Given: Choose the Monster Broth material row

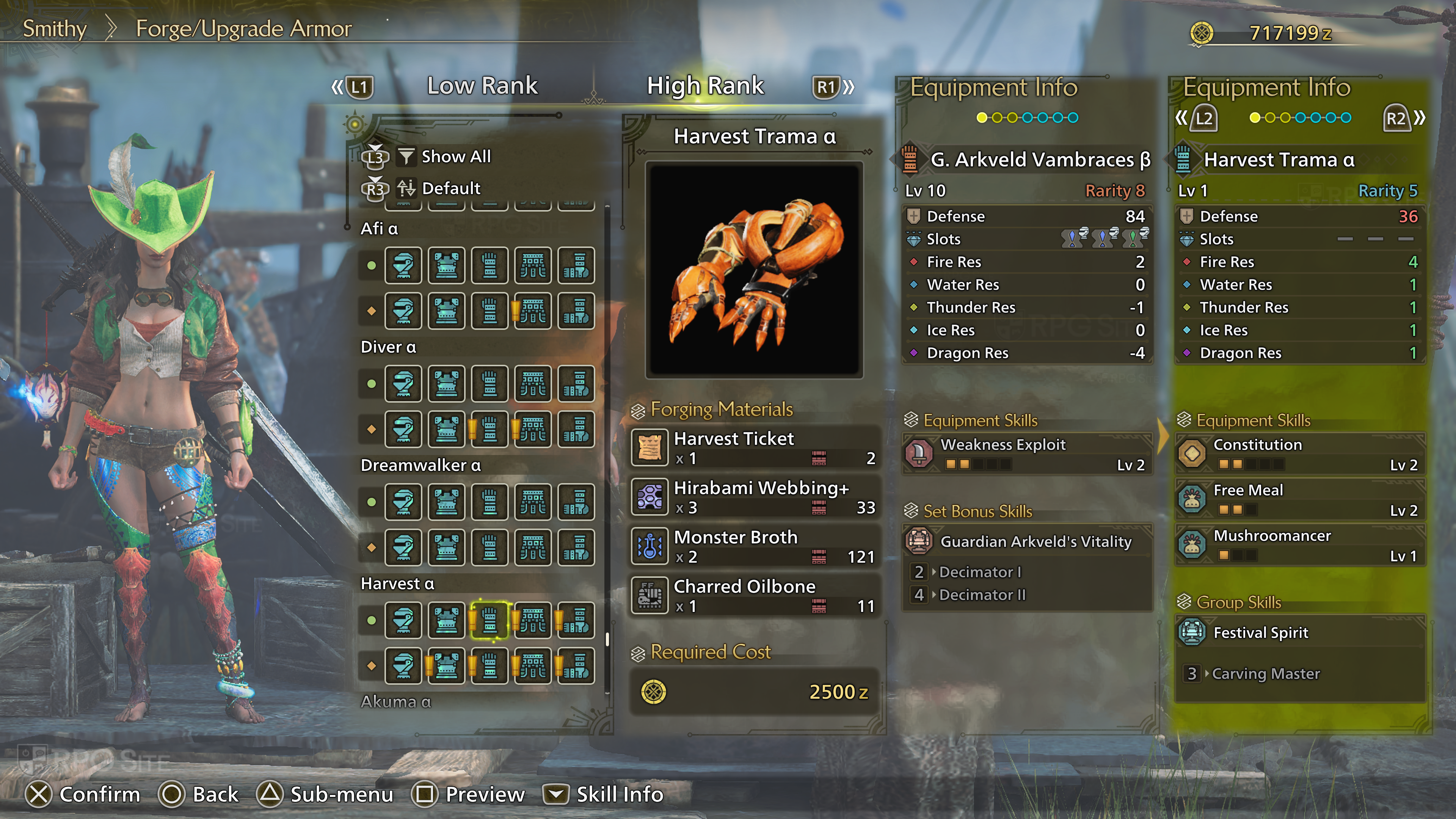Looking at the screenshot, I should [x=755, y=546].
